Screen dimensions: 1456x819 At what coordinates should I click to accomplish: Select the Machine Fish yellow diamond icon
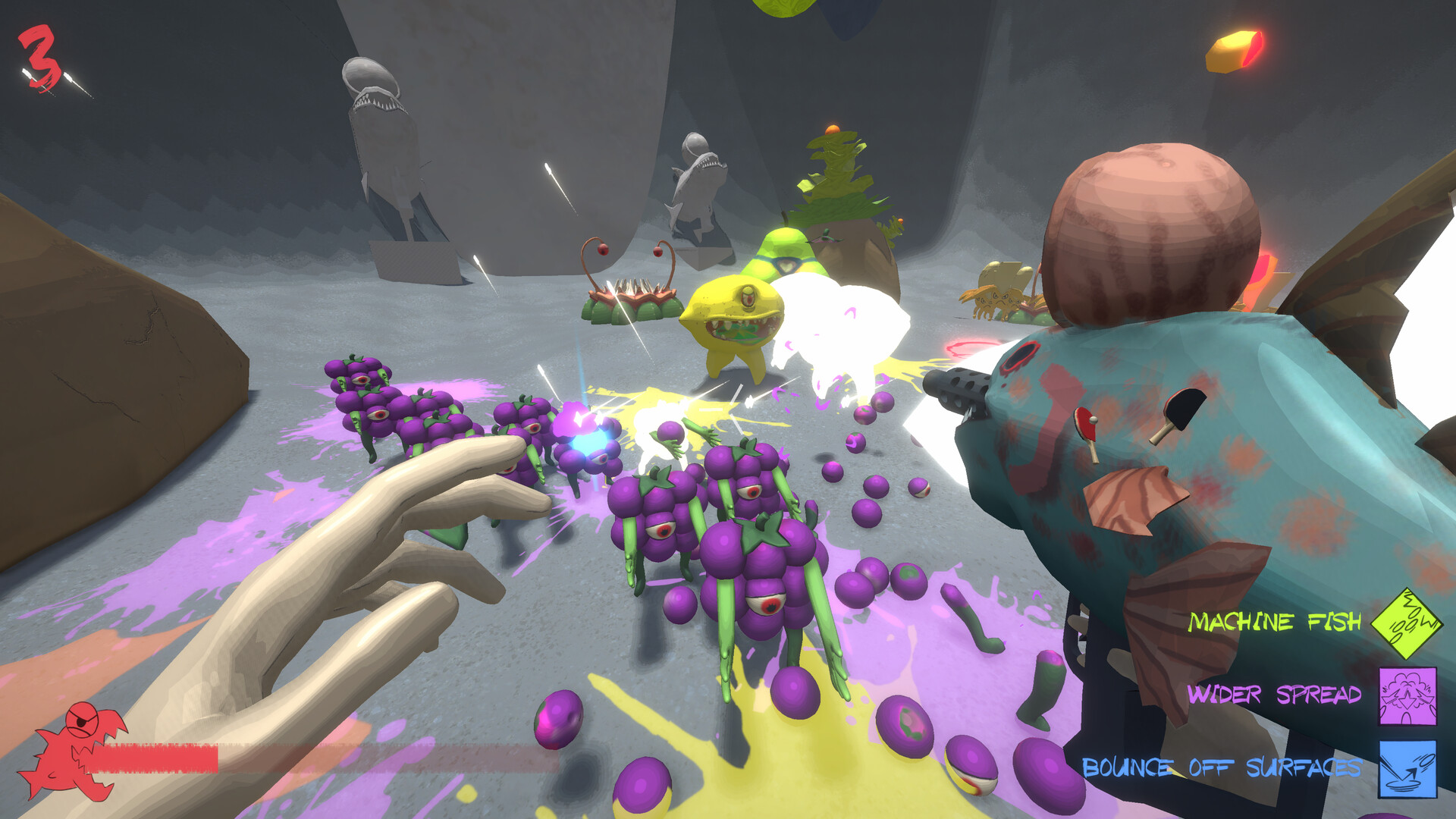point(1407,623)
